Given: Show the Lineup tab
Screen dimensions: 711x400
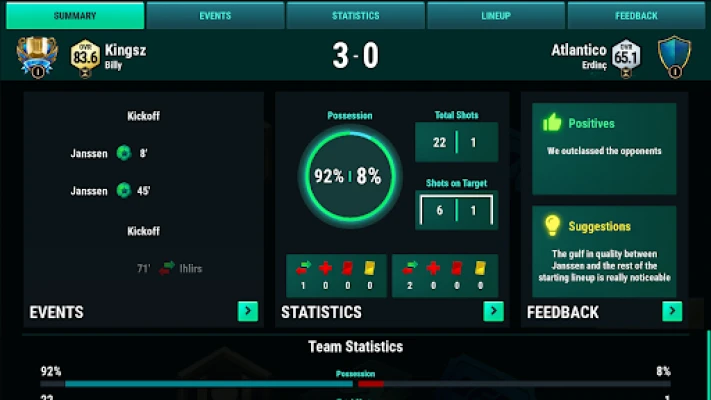Looking at the screenshot, I should click(495, 16).
